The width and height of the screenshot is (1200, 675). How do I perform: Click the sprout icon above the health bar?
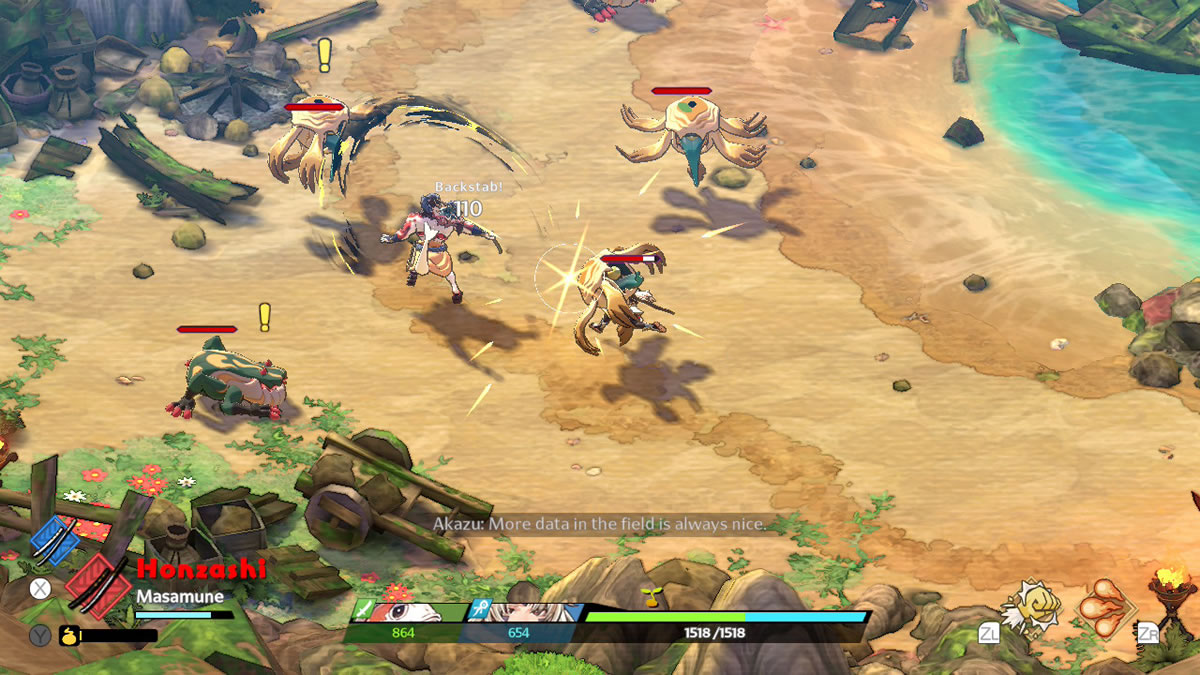point(650,597)
